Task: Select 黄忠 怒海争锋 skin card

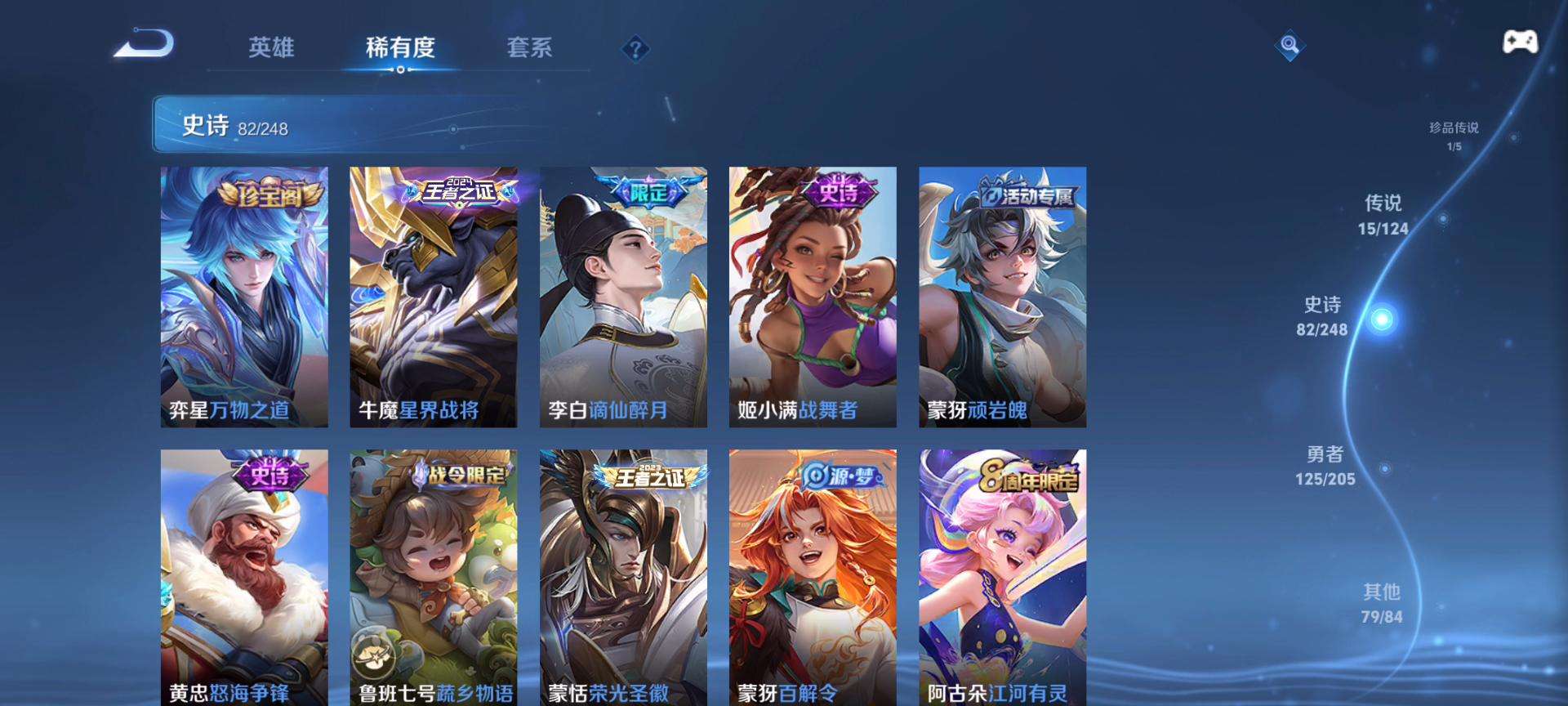Action: 244,577
